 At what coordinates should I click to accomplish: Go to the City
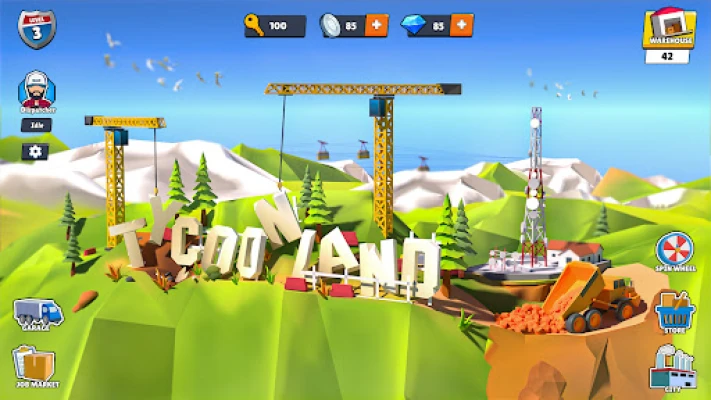[670, 368]
